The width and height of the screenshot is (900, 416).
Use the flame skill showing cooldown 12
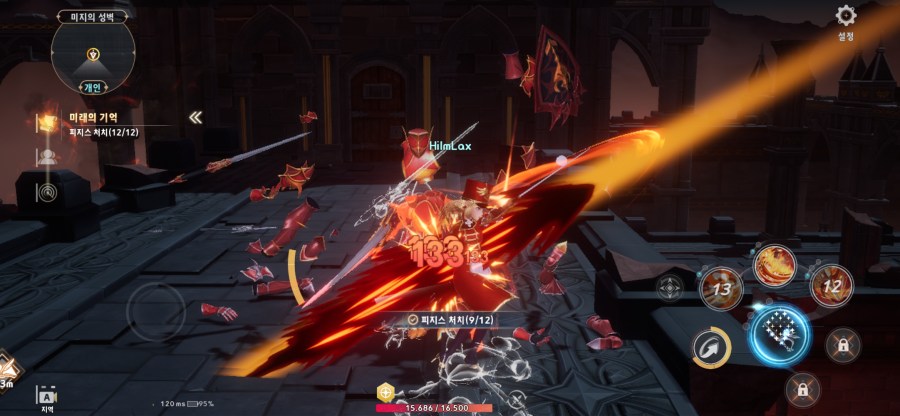tap(830, 287)
